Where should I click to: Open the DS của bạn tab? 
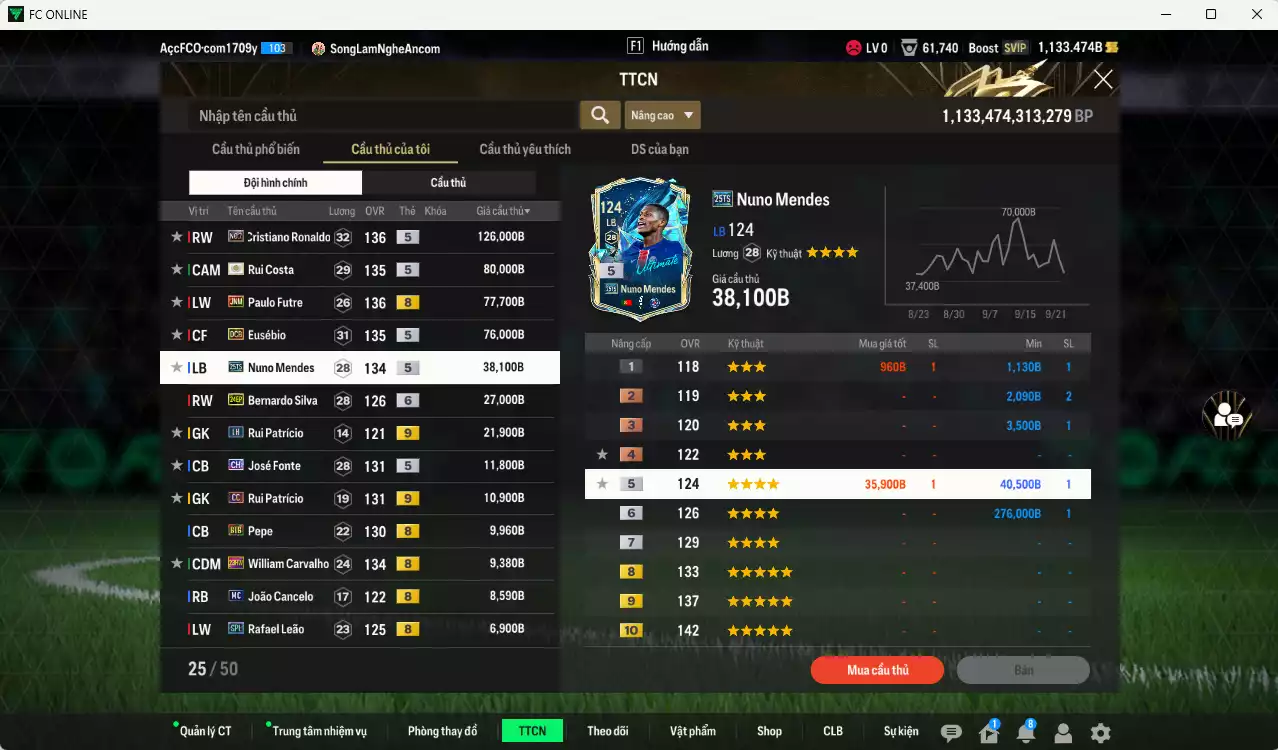(x=659, y=149)
